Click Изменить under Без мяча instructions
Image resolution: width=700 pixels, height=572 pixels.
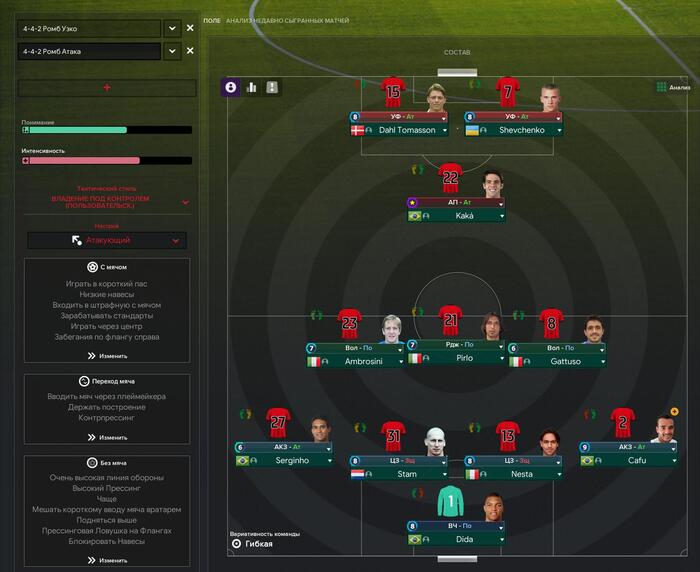click(106, 560)
